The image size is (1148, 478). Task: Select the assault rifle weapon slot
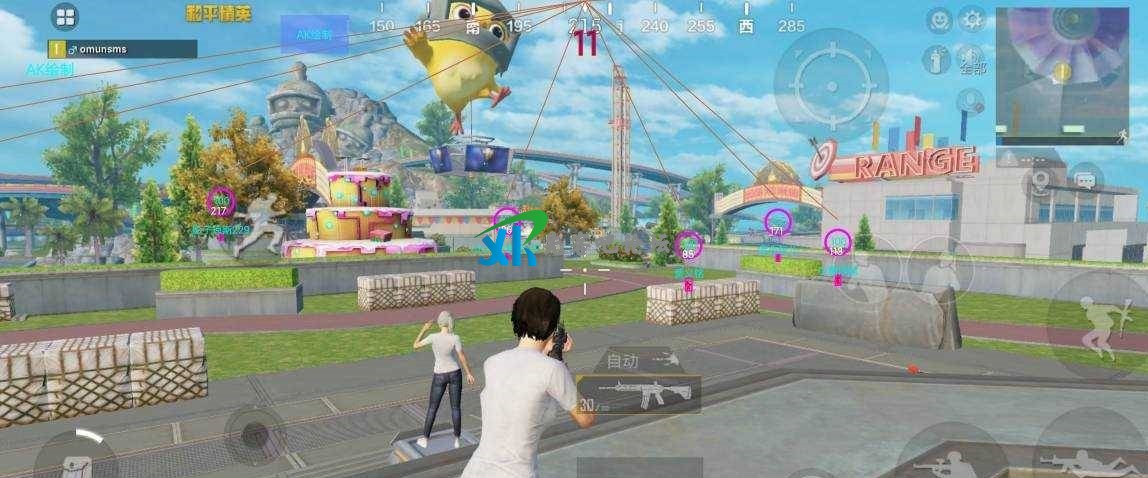click(638, 394)
